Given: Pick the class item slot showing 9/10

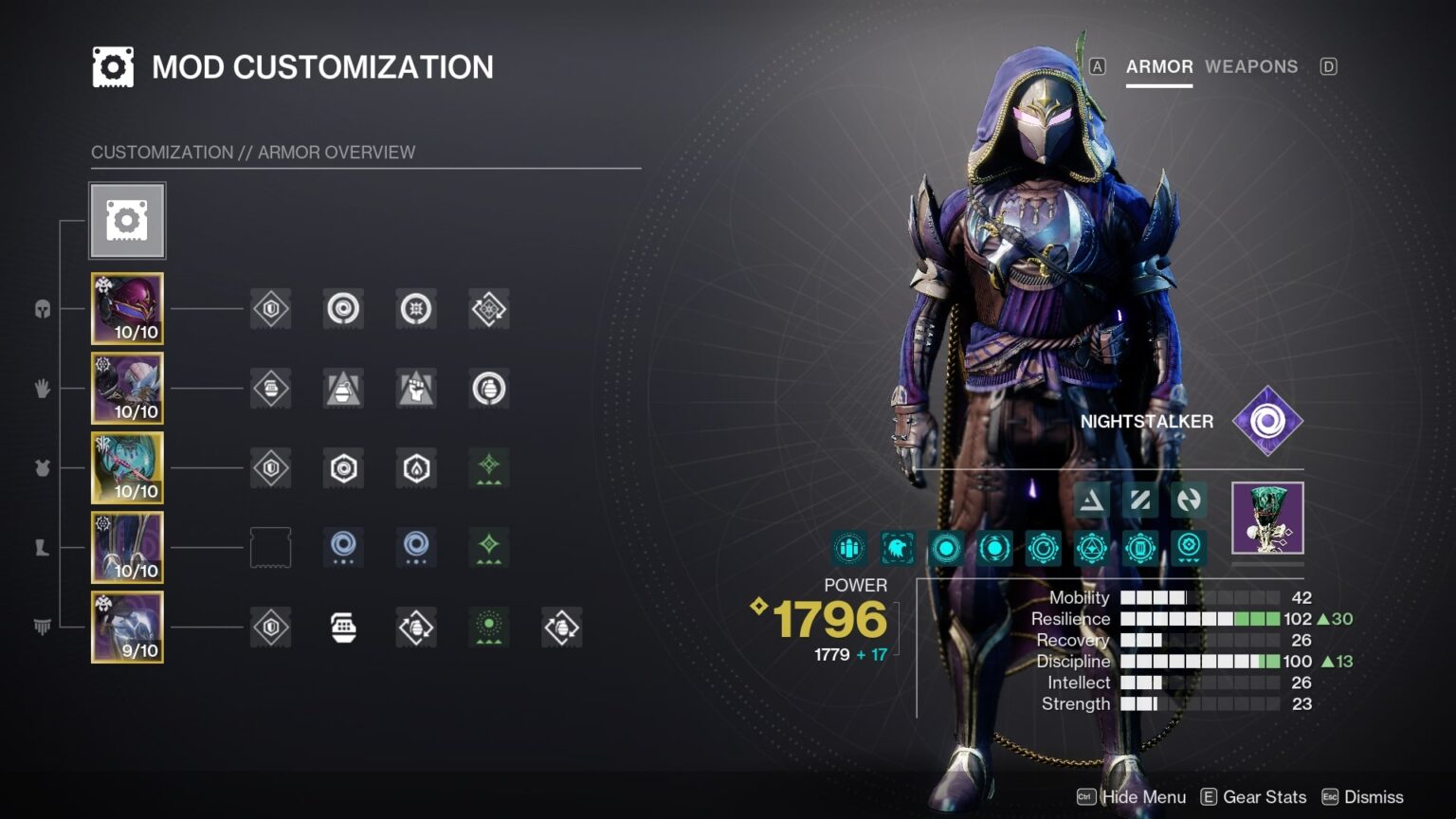Looking at the screenshot, I should click(x=127, y=627).
